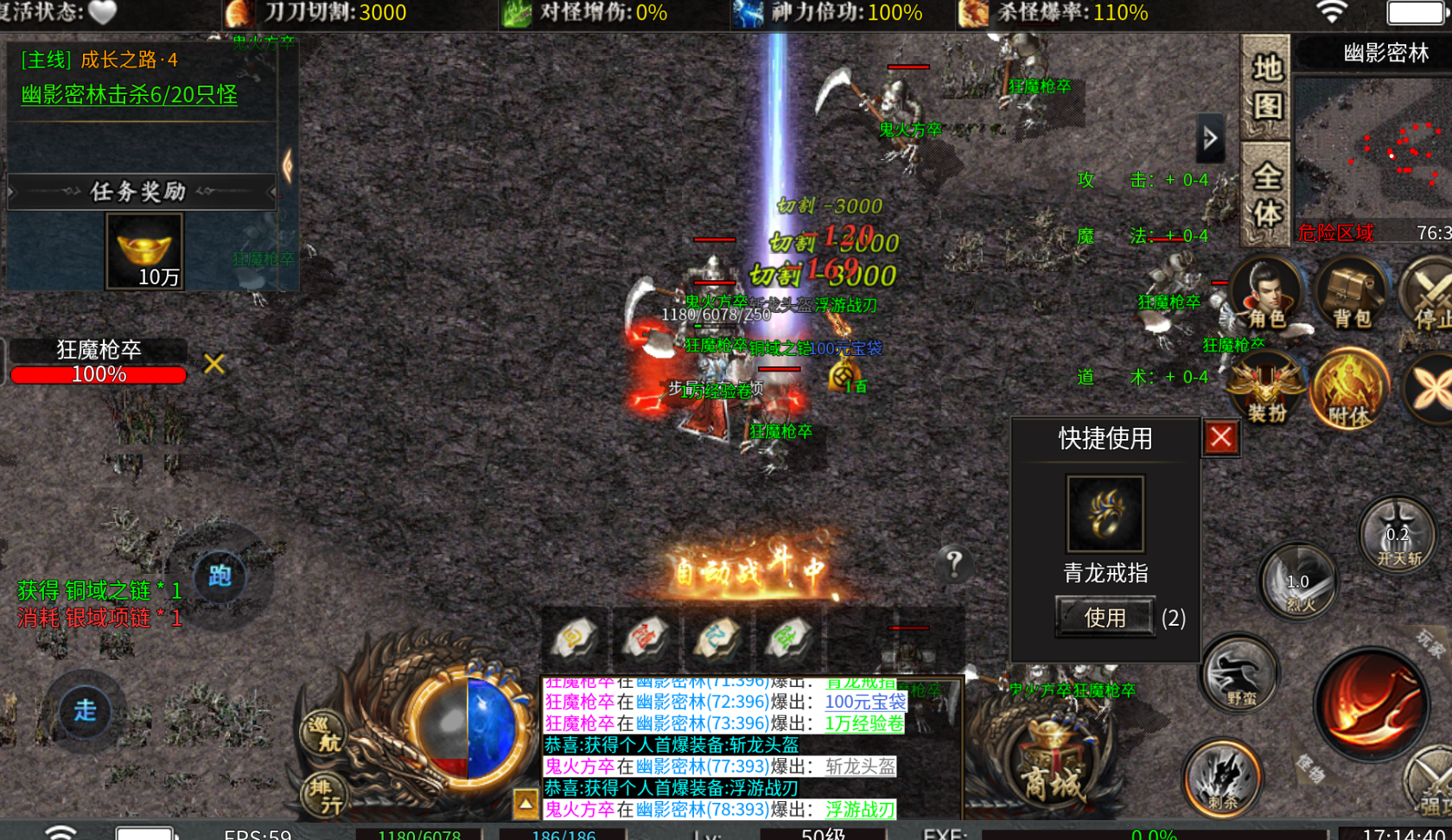Switch attack mode via 全体 button
The width and height of the screenshot is (1452, 840).
[1266, 194]
